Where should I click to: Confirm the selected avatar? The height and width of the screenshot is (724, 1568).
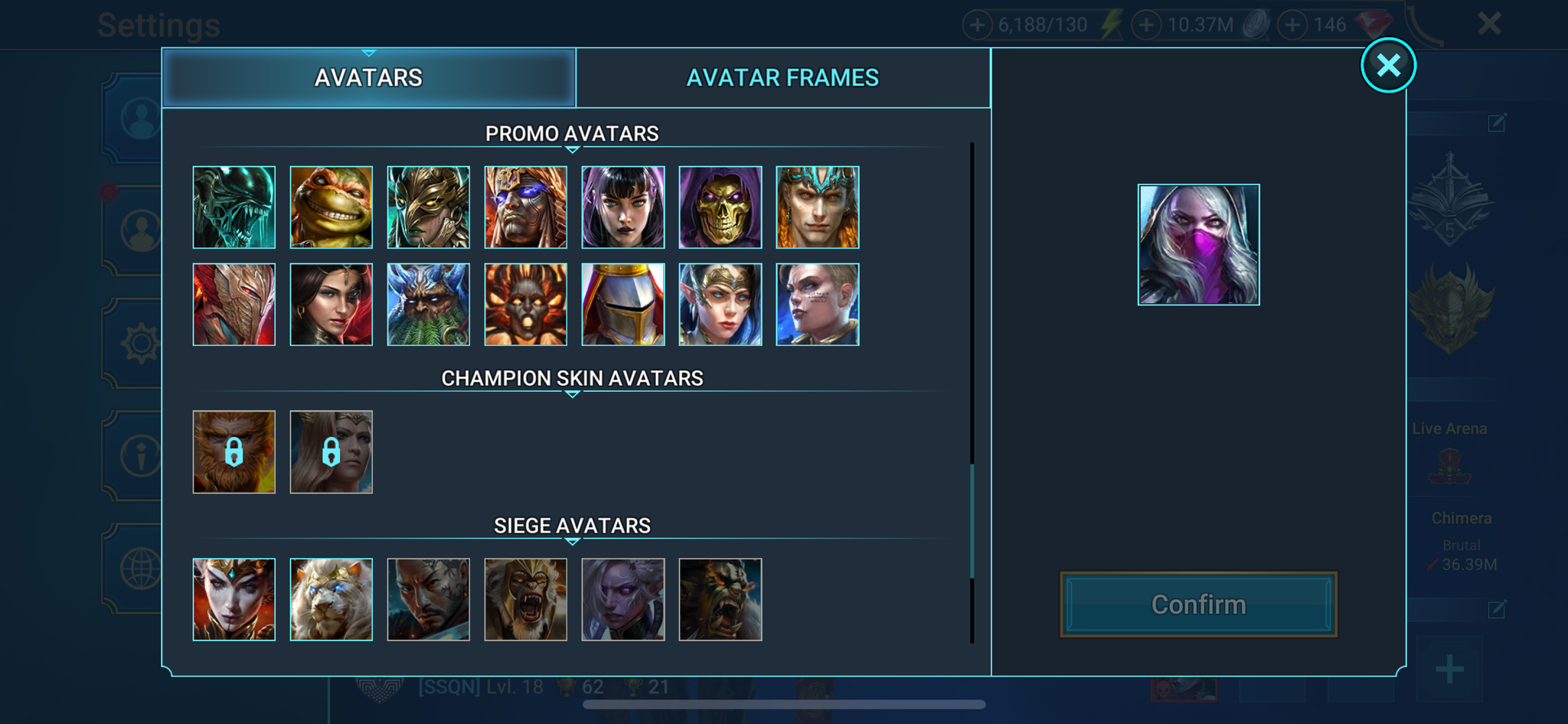(x=1198, y=605)
